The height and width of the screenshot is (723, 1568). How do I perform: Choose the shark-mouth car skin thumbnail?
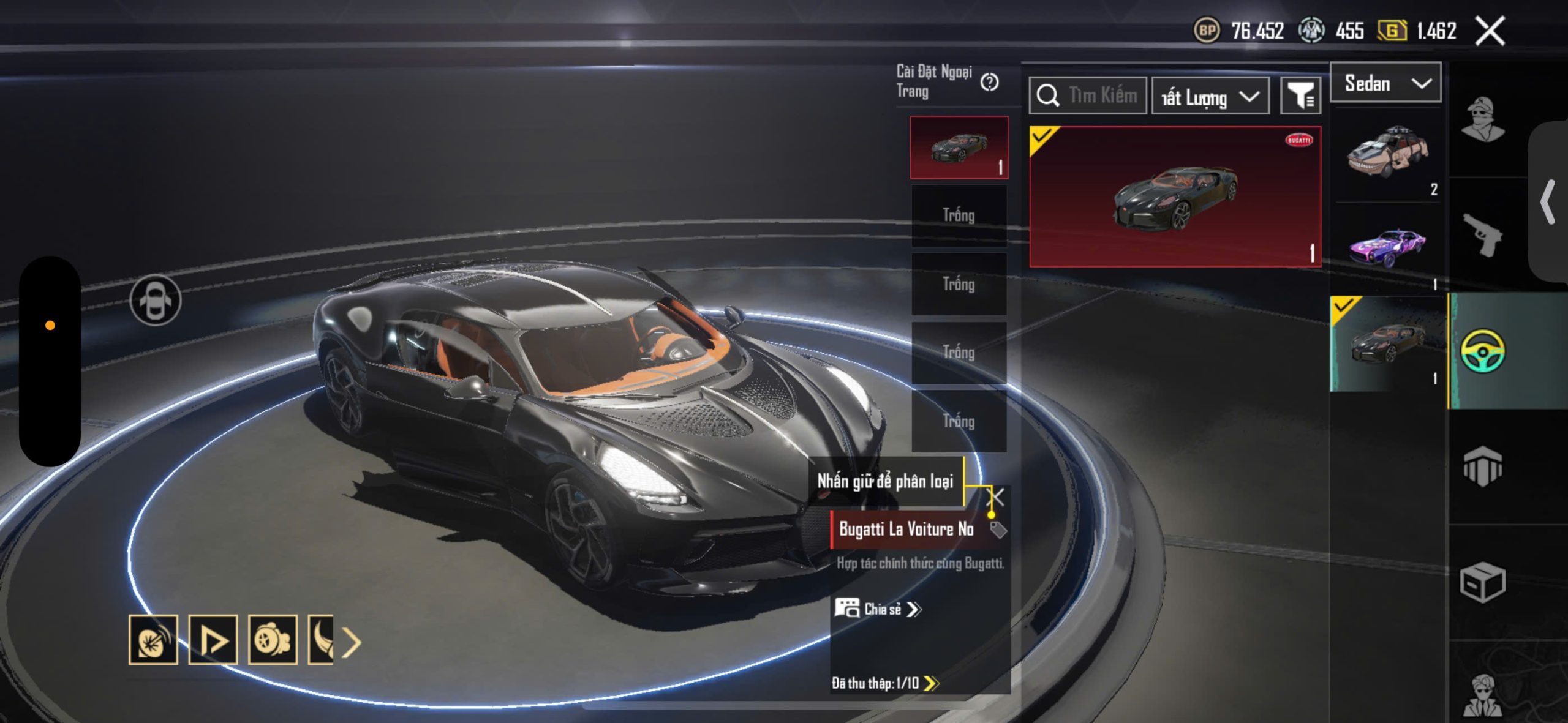(1387, 153)
